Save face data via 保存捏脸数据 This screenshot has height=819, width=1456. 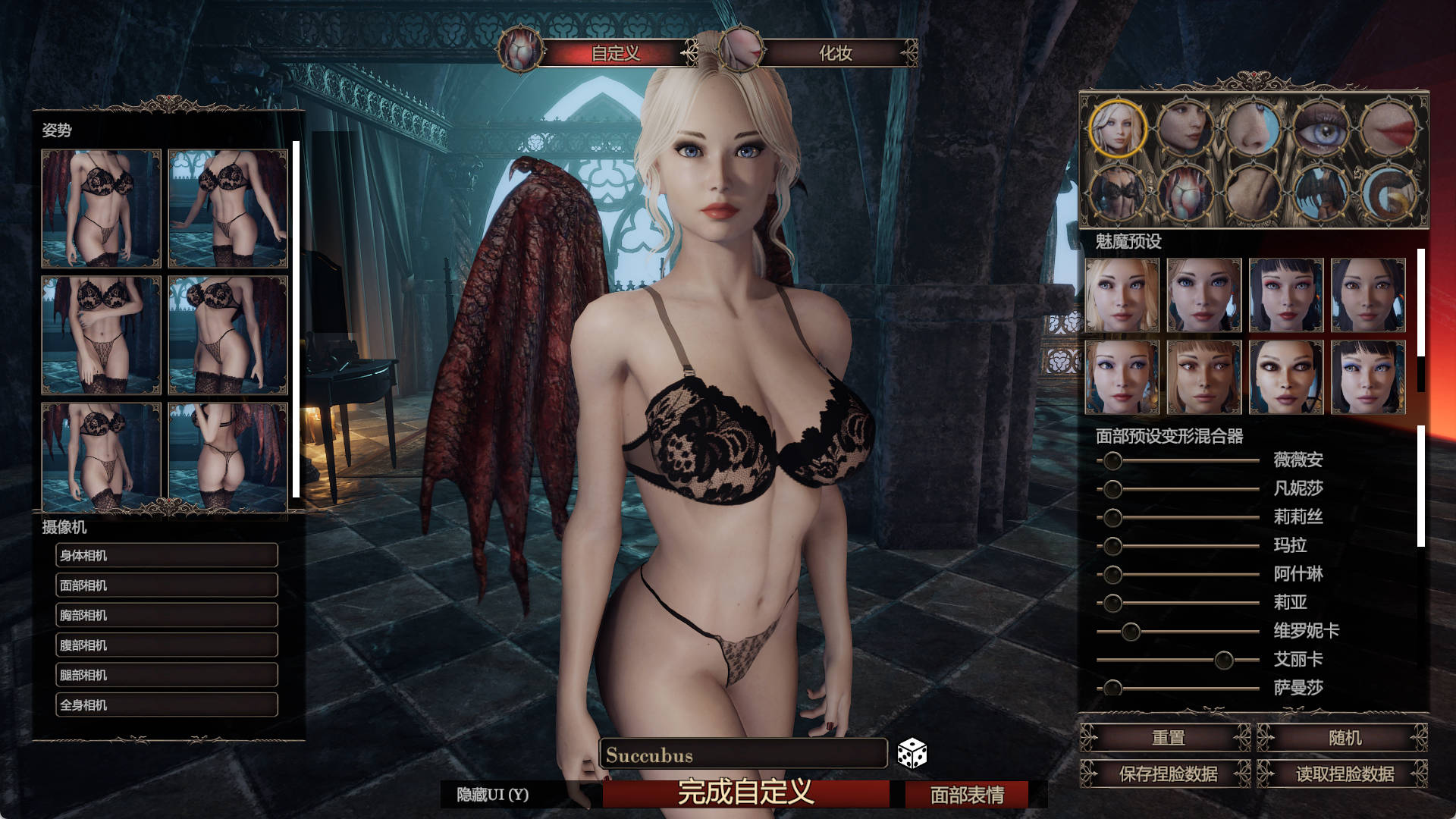tap(1166, 774)
